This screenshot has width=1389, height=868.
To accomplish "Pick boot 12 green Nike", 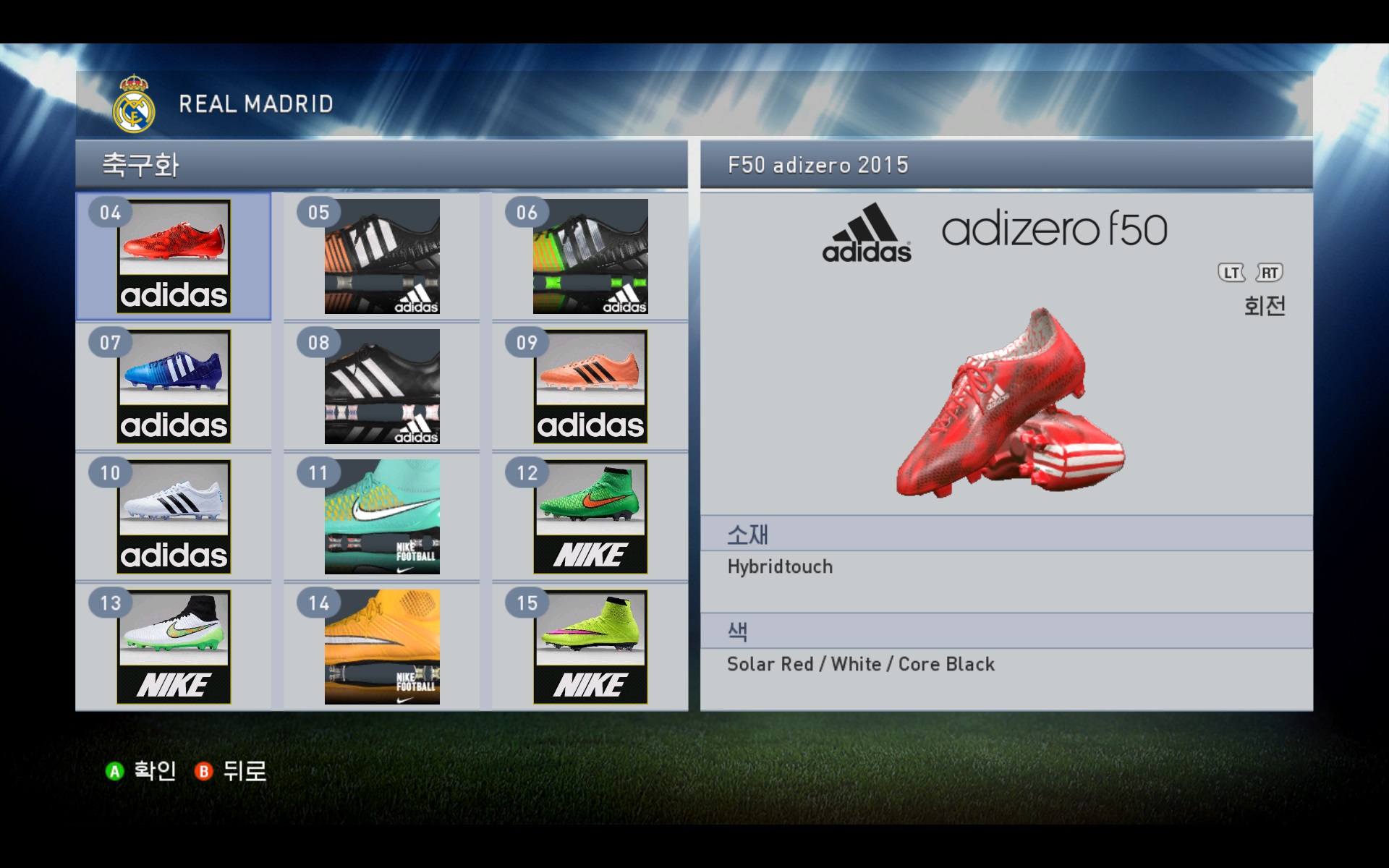I will (x=590, y=516).
